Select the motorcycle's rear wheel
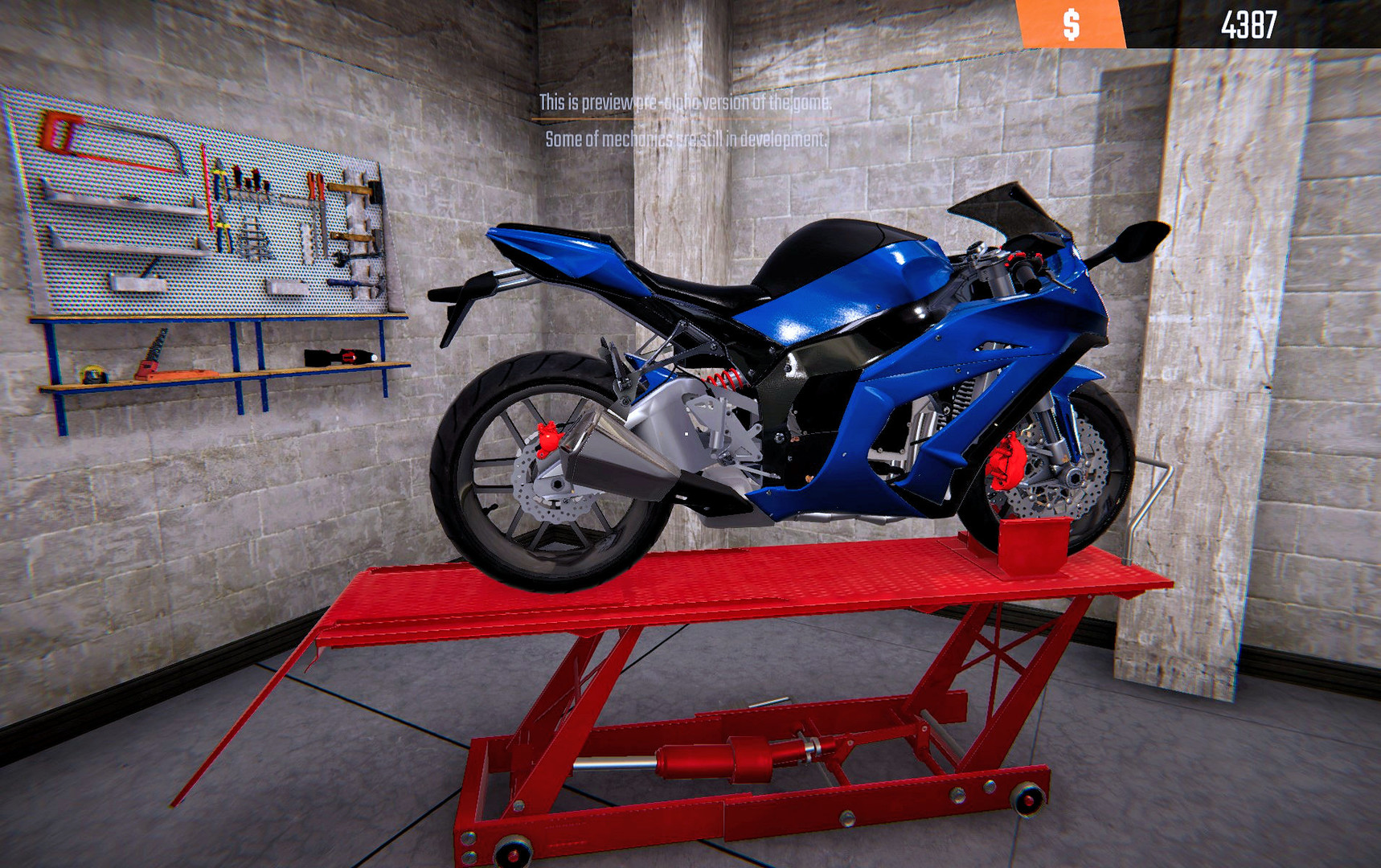 535,458
